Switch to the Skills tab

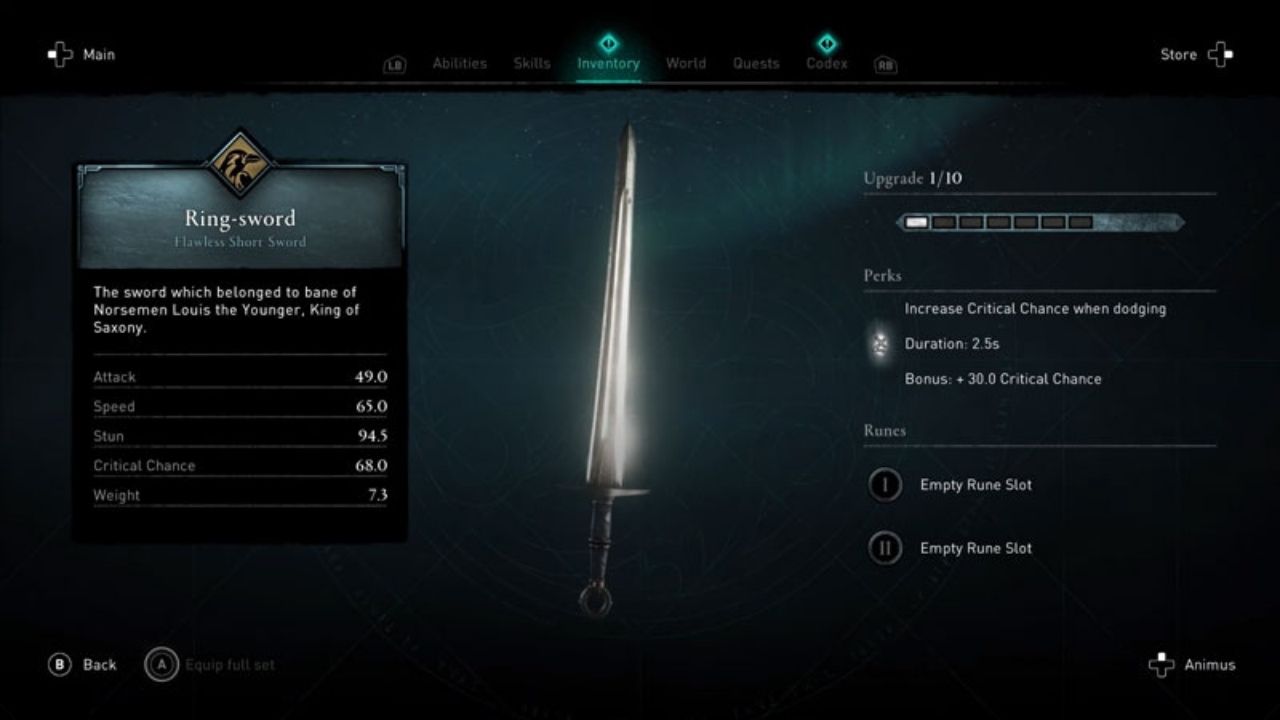[x=531, y=62]
